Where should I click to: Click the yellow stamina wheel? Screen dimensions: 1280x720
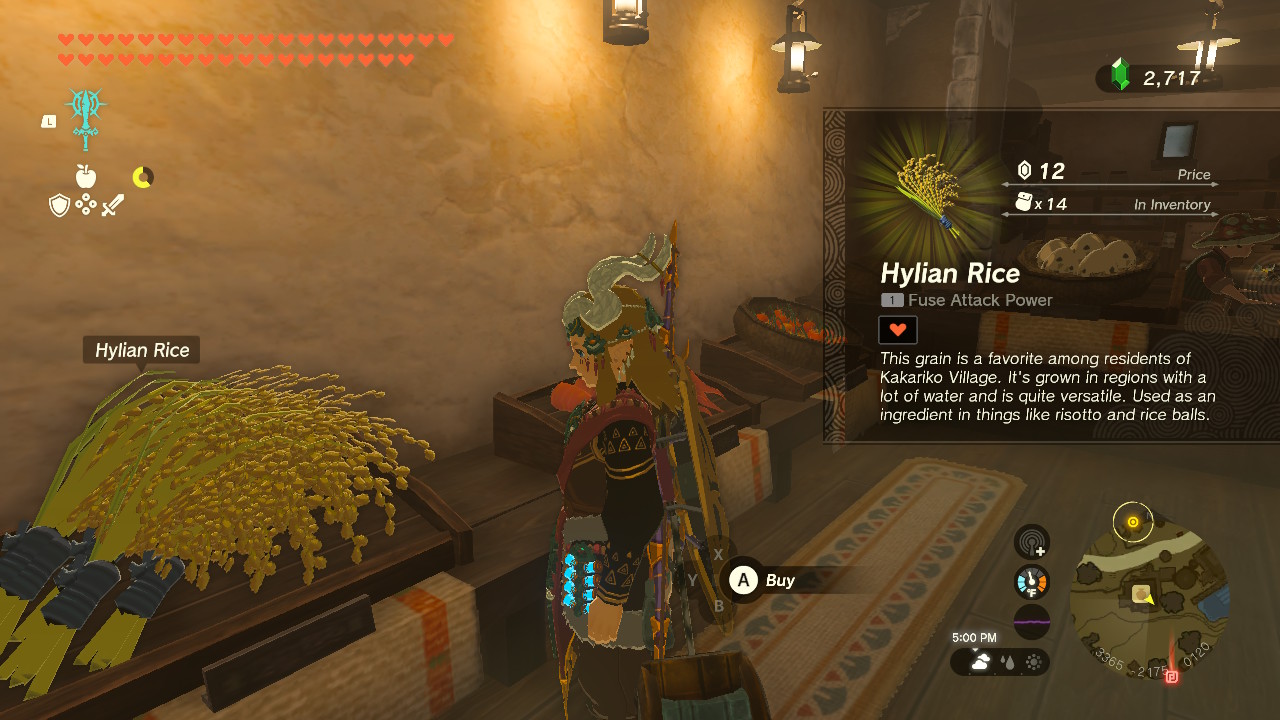(144, 176)
